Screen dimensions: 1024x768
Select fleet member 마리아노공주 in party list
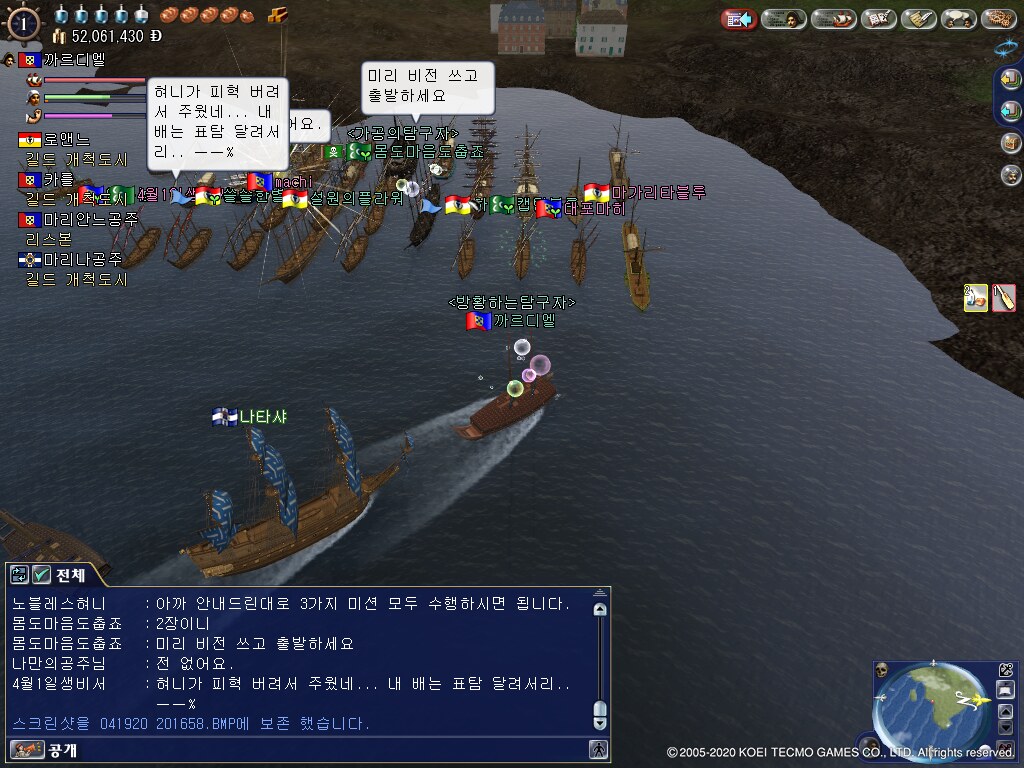pyautogui.click(x=80, y=219)
